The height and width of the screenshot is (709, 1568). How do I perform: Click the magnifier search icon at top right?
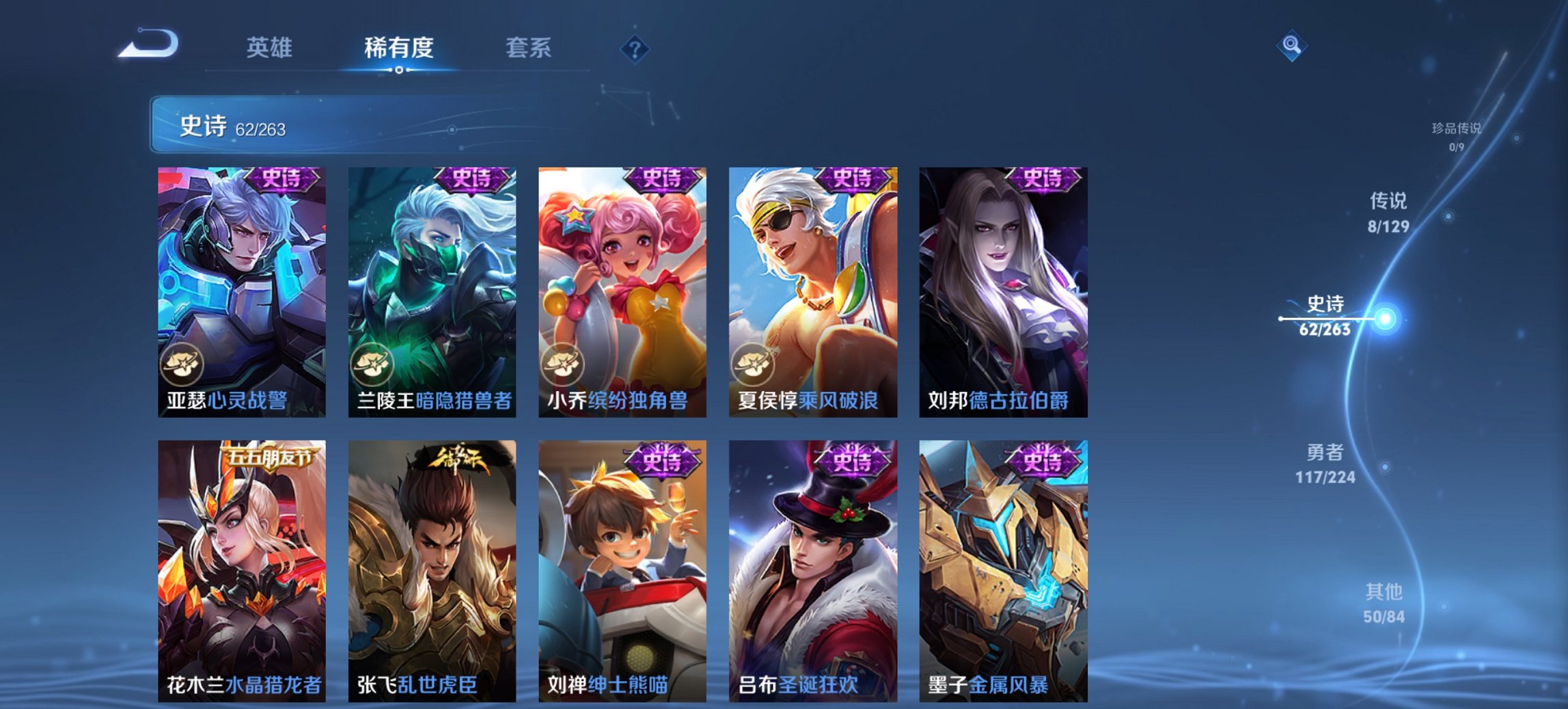point(1292,46)
